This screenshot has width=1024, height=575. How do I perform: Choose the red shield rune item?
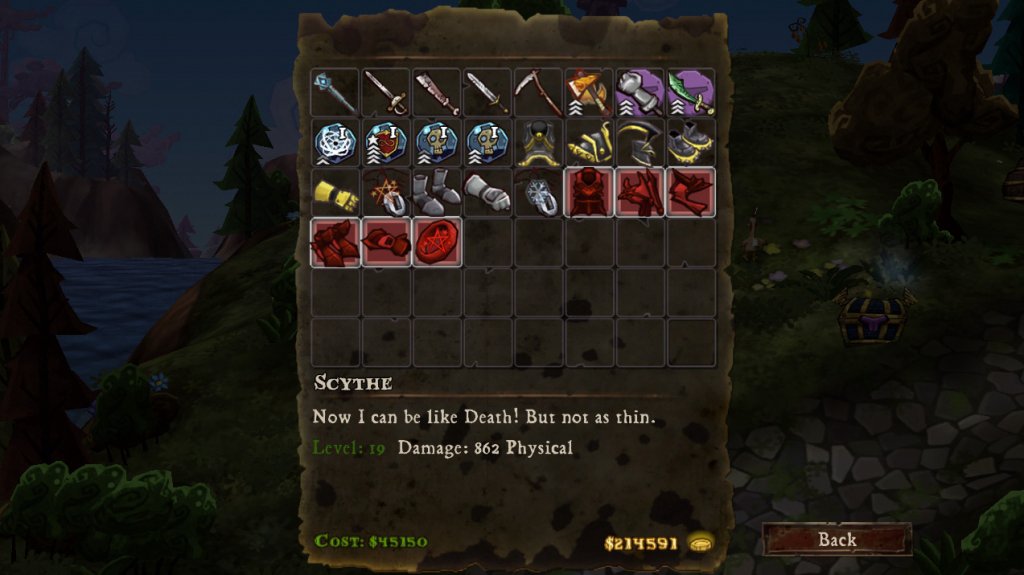point(386,143)
